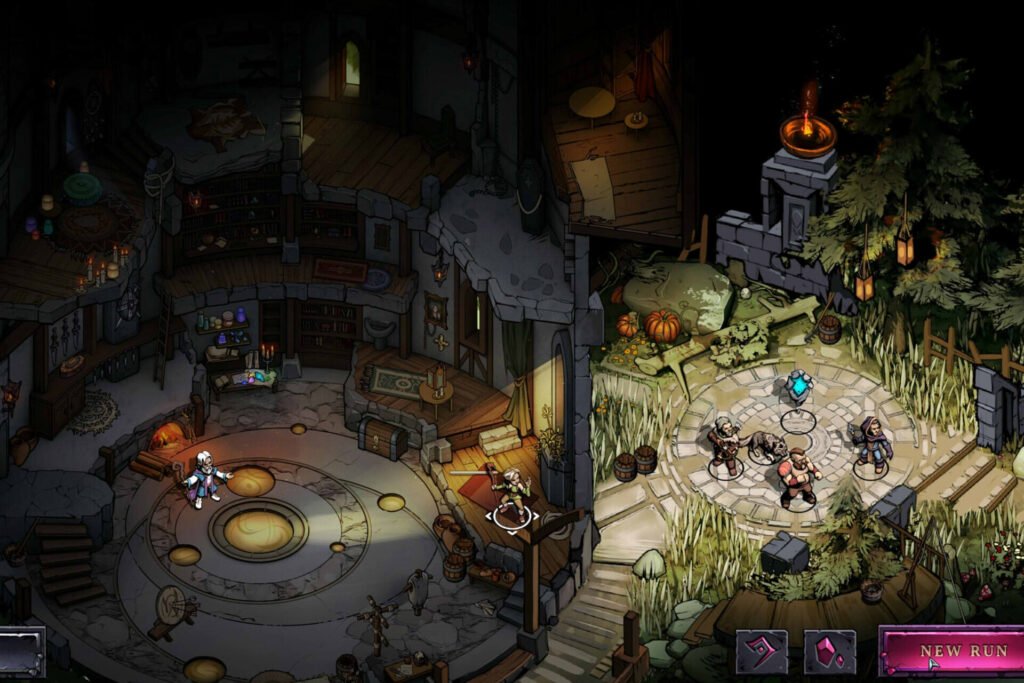Start a new run
Screen dimensions: 1024x683
(950, 651)
